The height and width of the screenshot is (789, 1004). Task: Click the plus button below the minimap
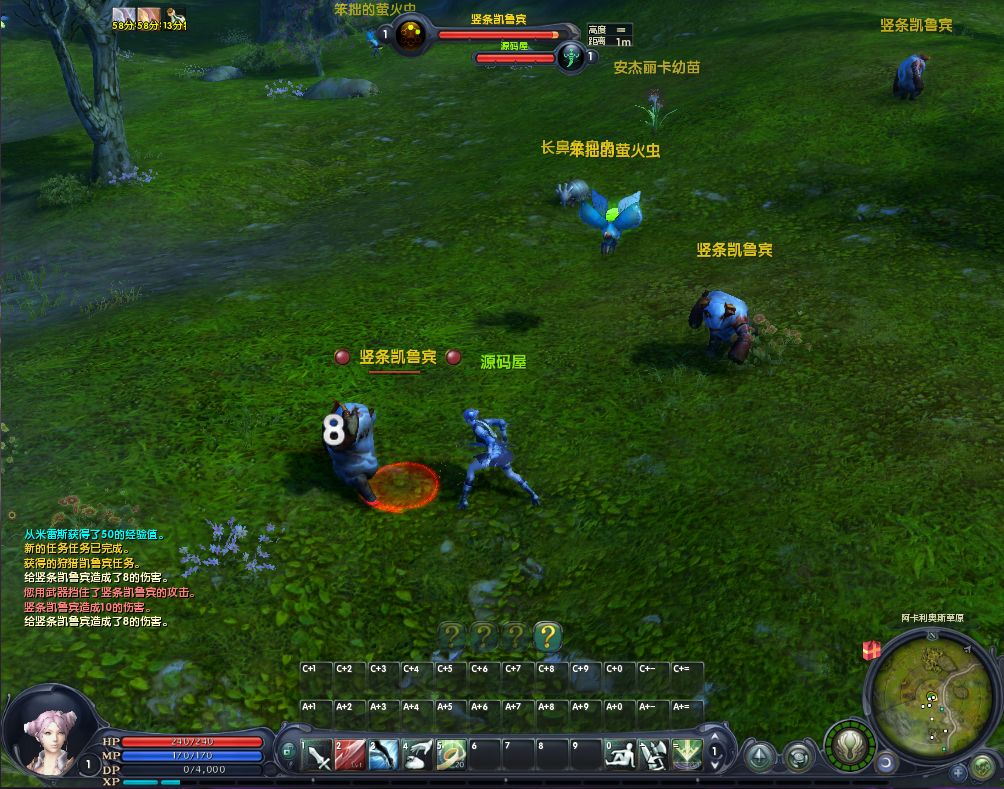(958, 771)
